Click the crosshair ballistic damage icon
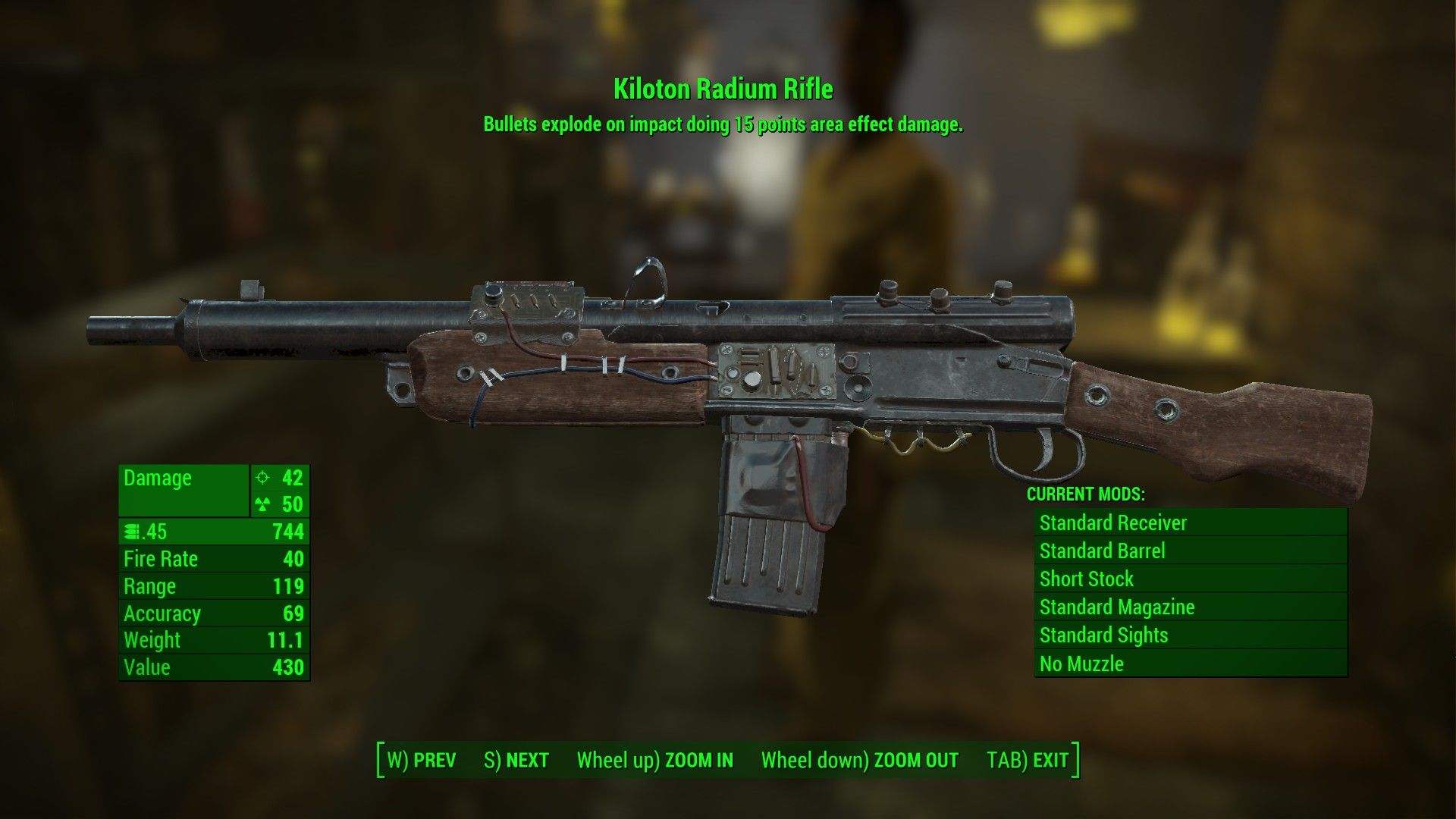Screen dimensions: 1456x819 click(x=262, y=479)
